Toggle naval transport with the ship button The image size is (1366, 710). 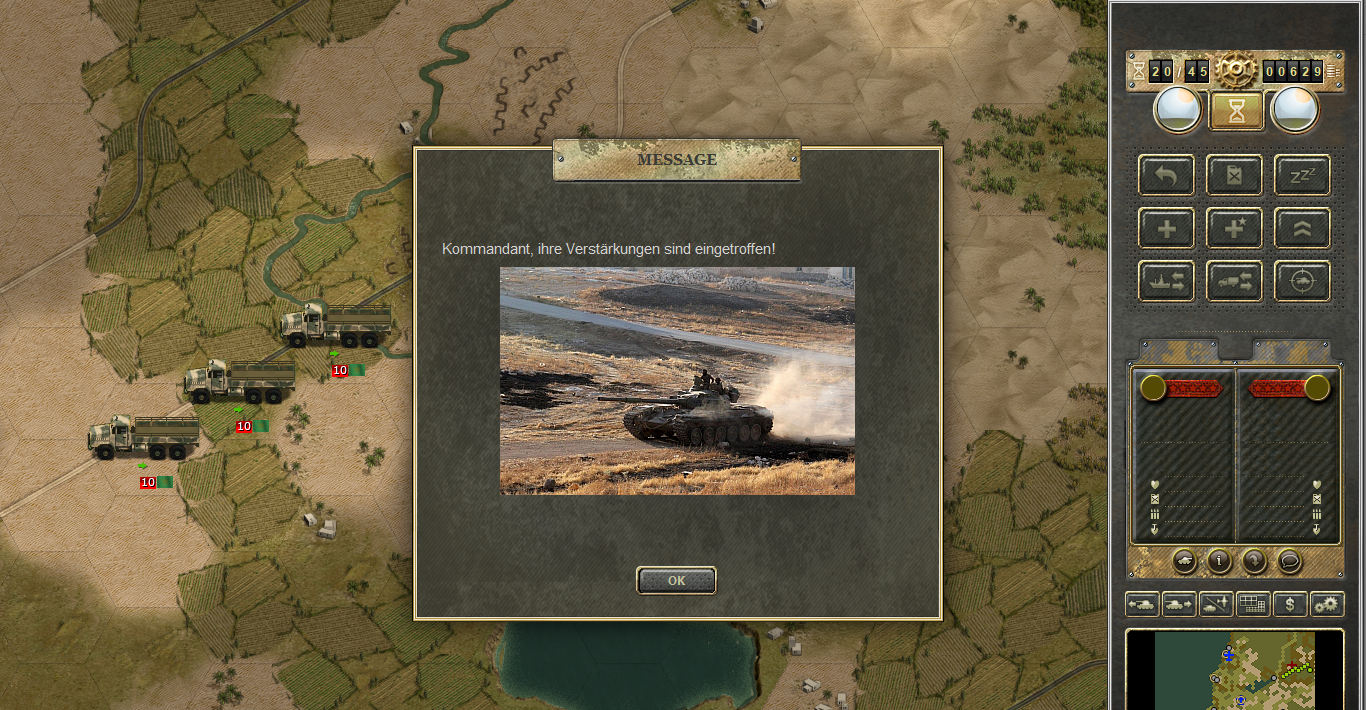(1166, 282)
